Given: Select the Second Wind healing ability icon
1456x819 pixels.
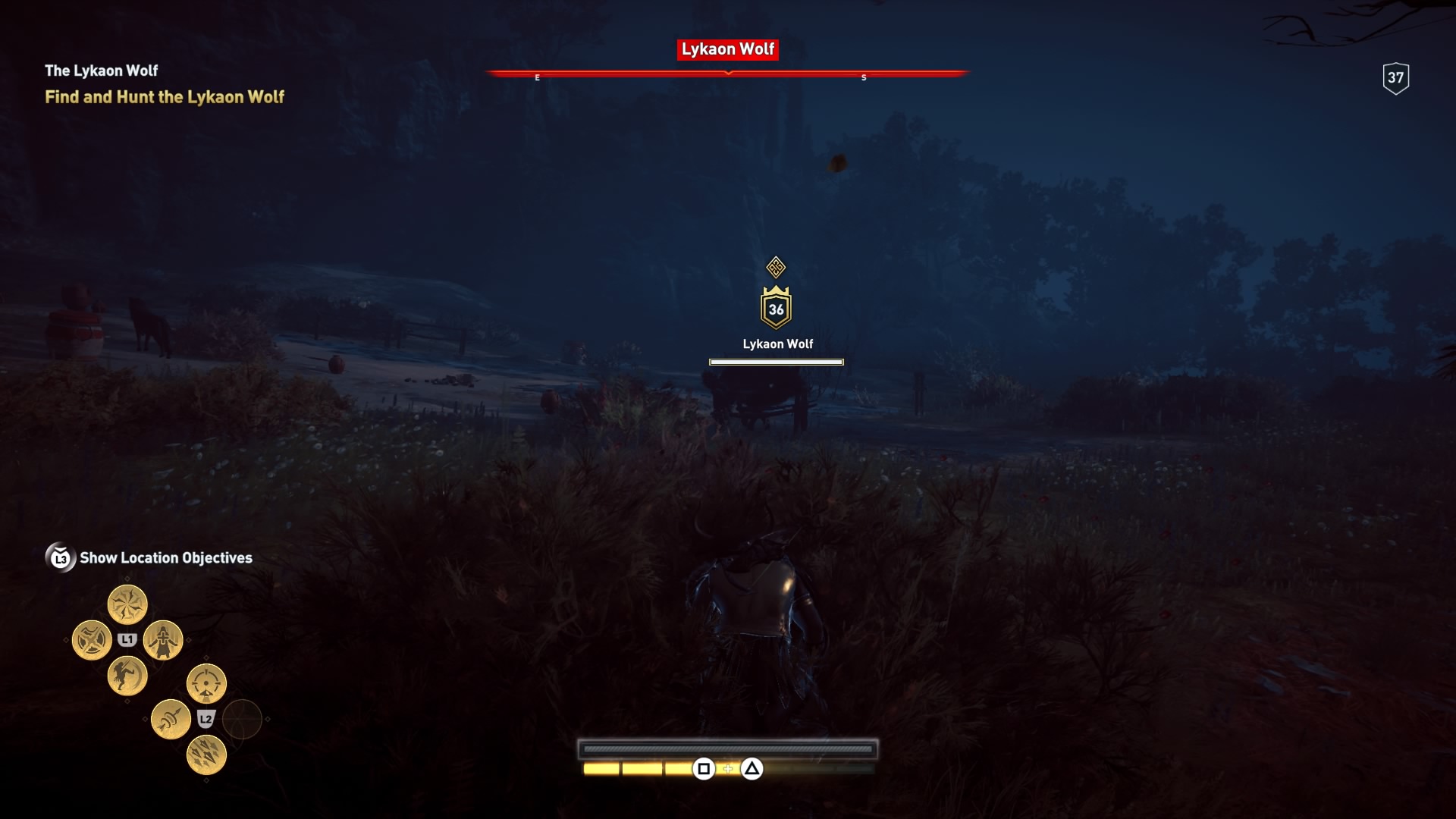Looking at the screenshot, I should click(x=162, y=641).
